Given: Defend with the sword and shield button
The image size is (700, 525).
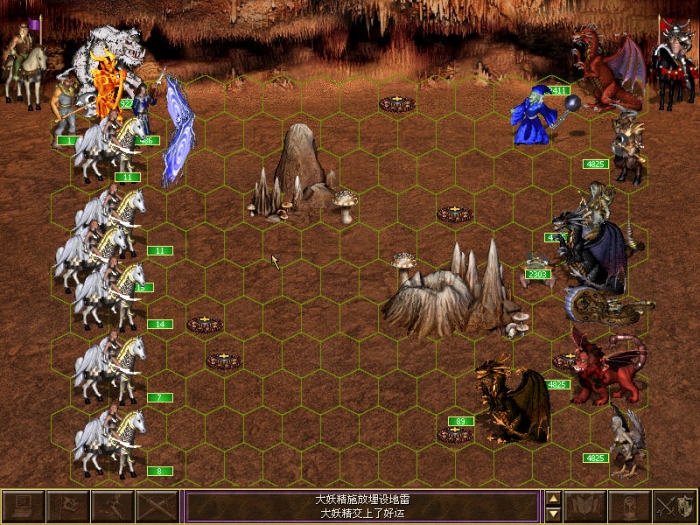Looking at the screenshot, I should point(676,506).
